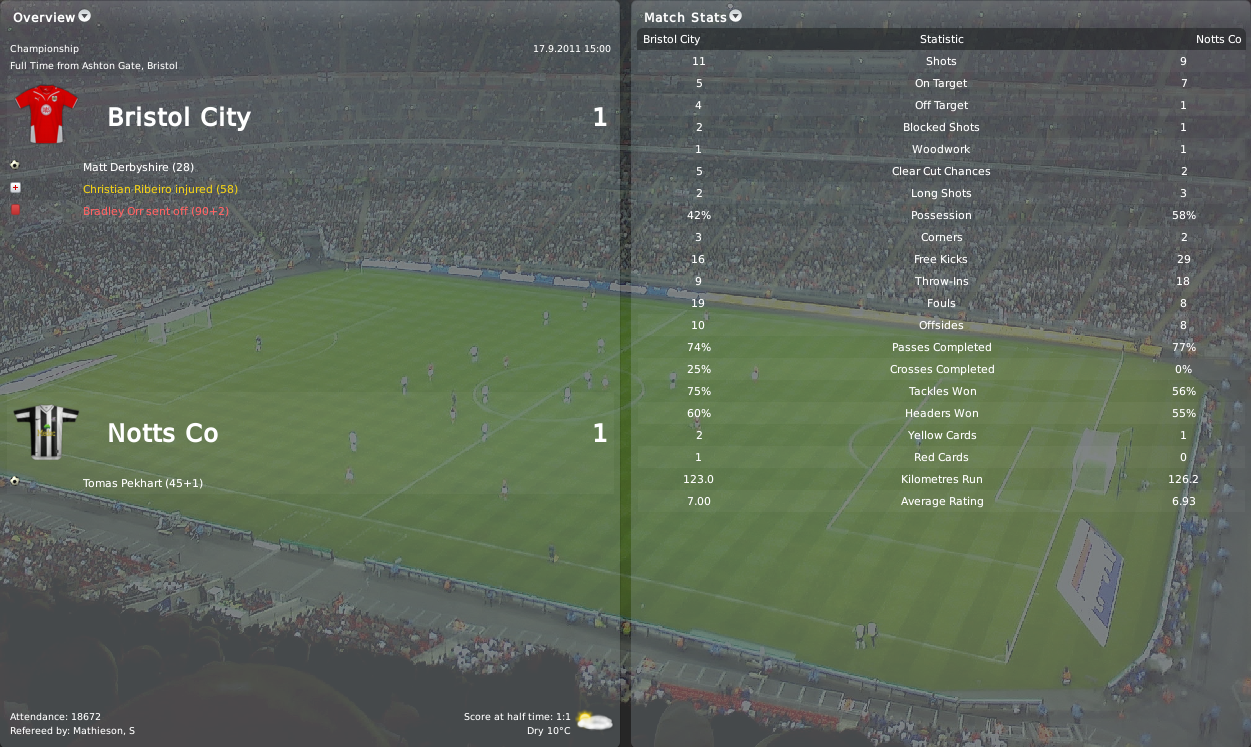The image size is (1251, 747).
Task: Click the striped Notts Co kit icon
Action: point(47,432)
